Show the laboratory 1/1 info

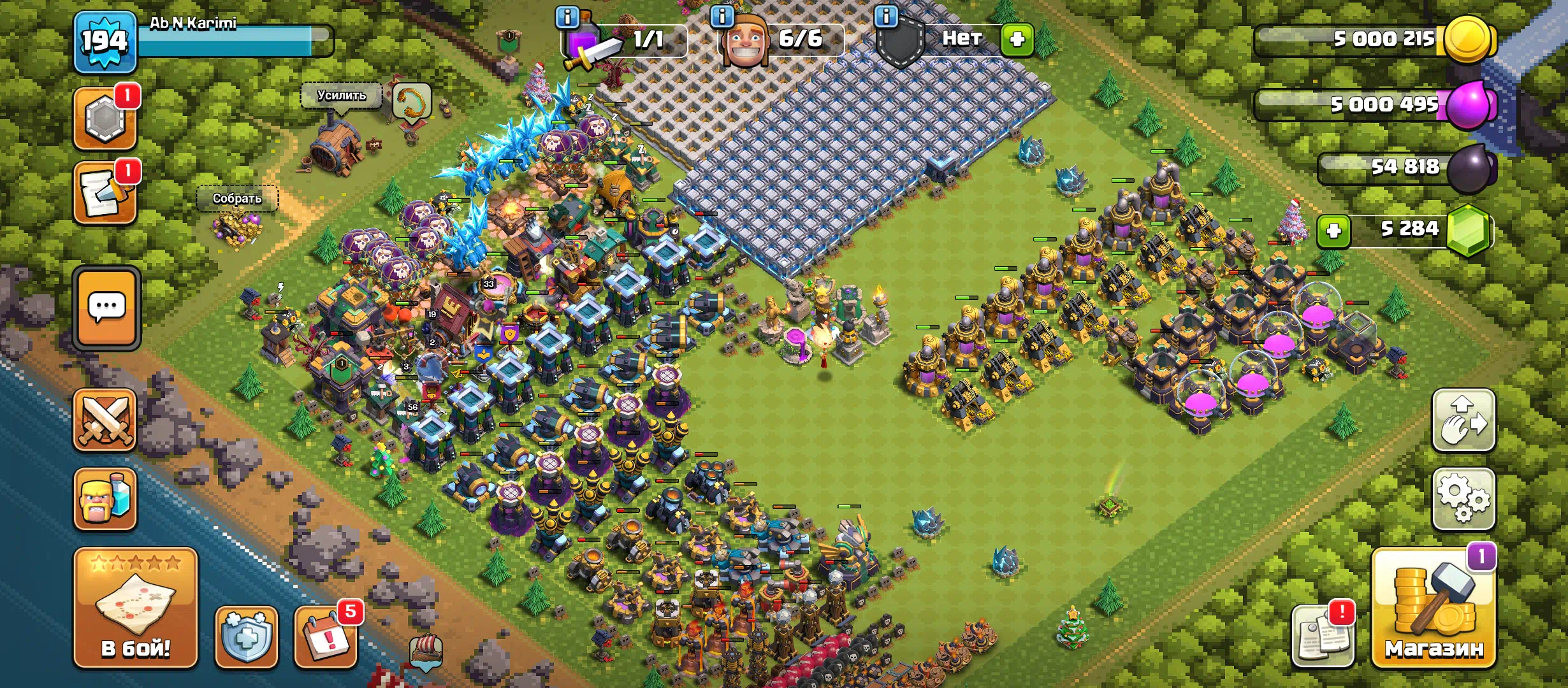pos(567,17)
